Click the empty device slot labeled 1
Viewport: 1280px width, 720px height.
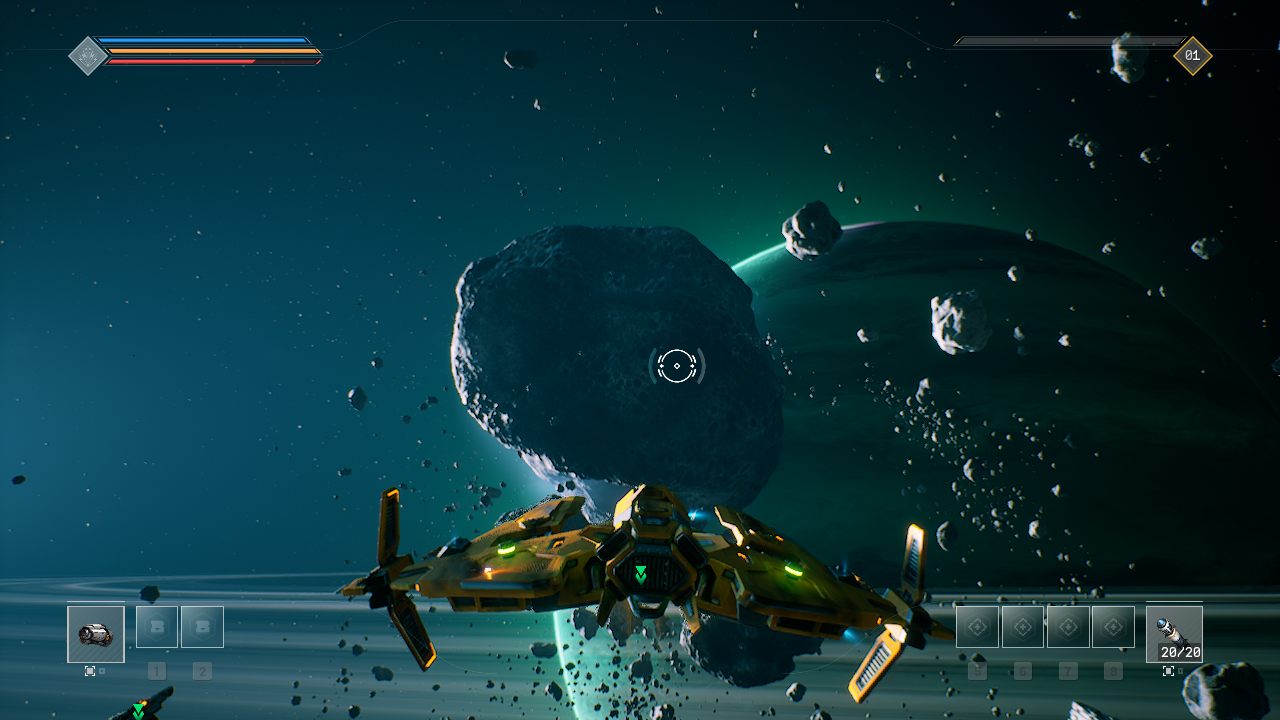click(x=157, y=627)
